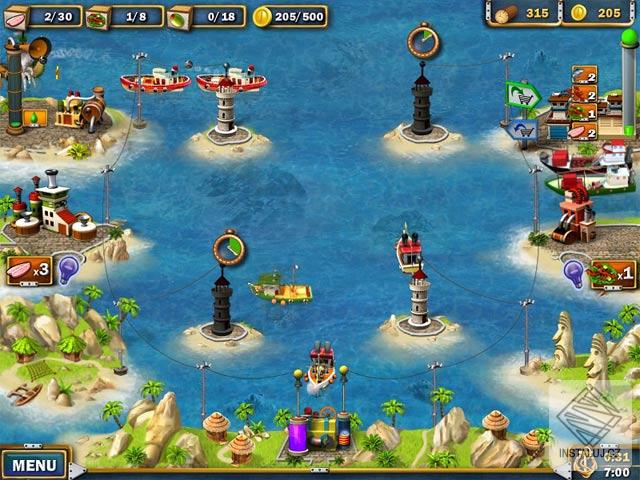640x480 pixels.
Task: Select the ham order tile showing 2
Action: (583, 129)
